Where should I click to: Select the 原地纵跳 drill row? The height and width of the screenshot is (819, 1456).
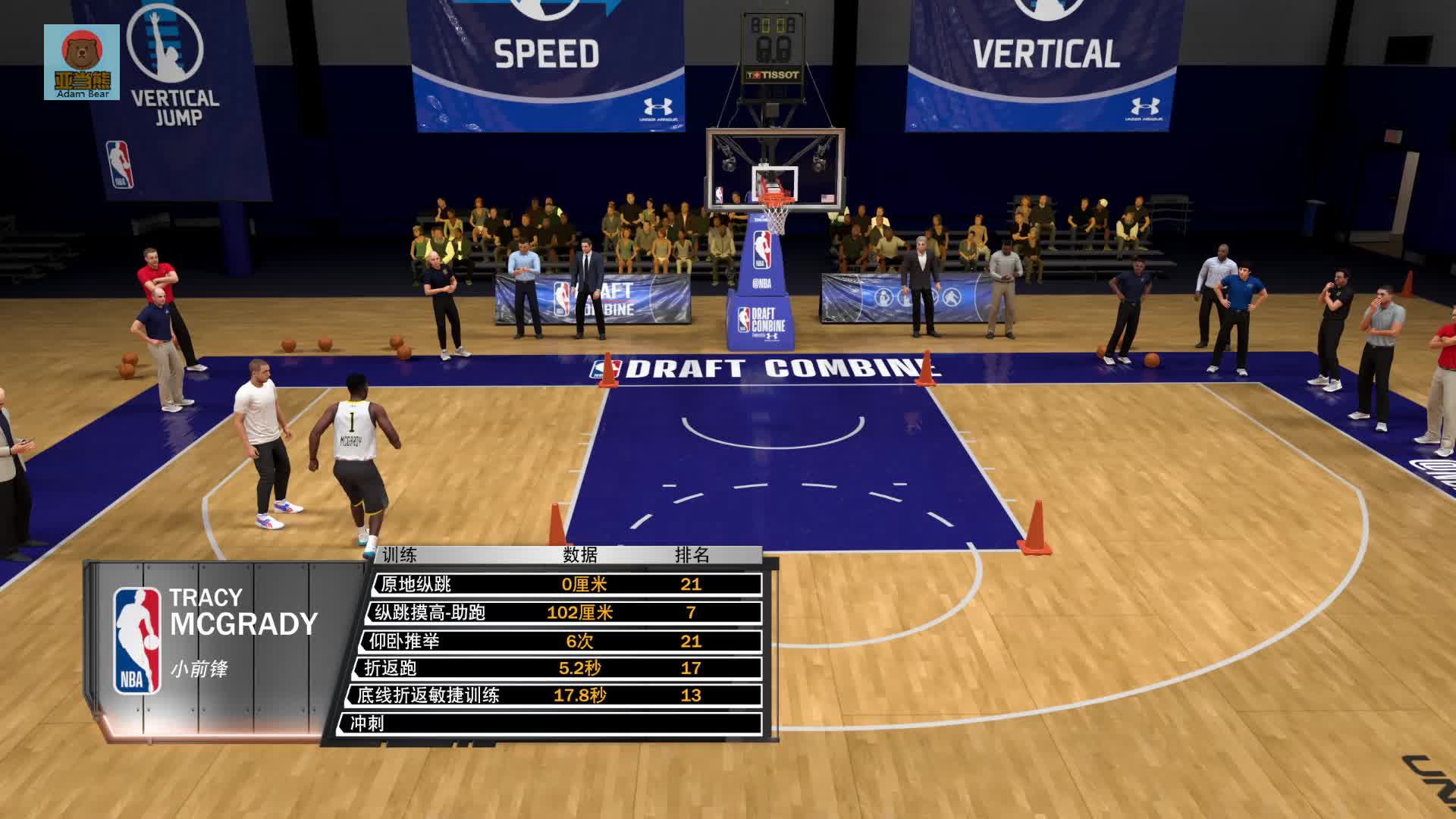point(567,584)
